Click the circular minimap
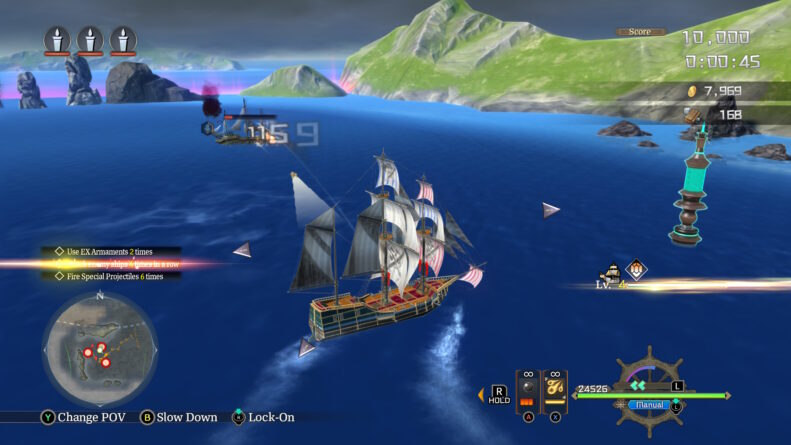This screenshot has height=445, width=791. [x=99, y=347]
